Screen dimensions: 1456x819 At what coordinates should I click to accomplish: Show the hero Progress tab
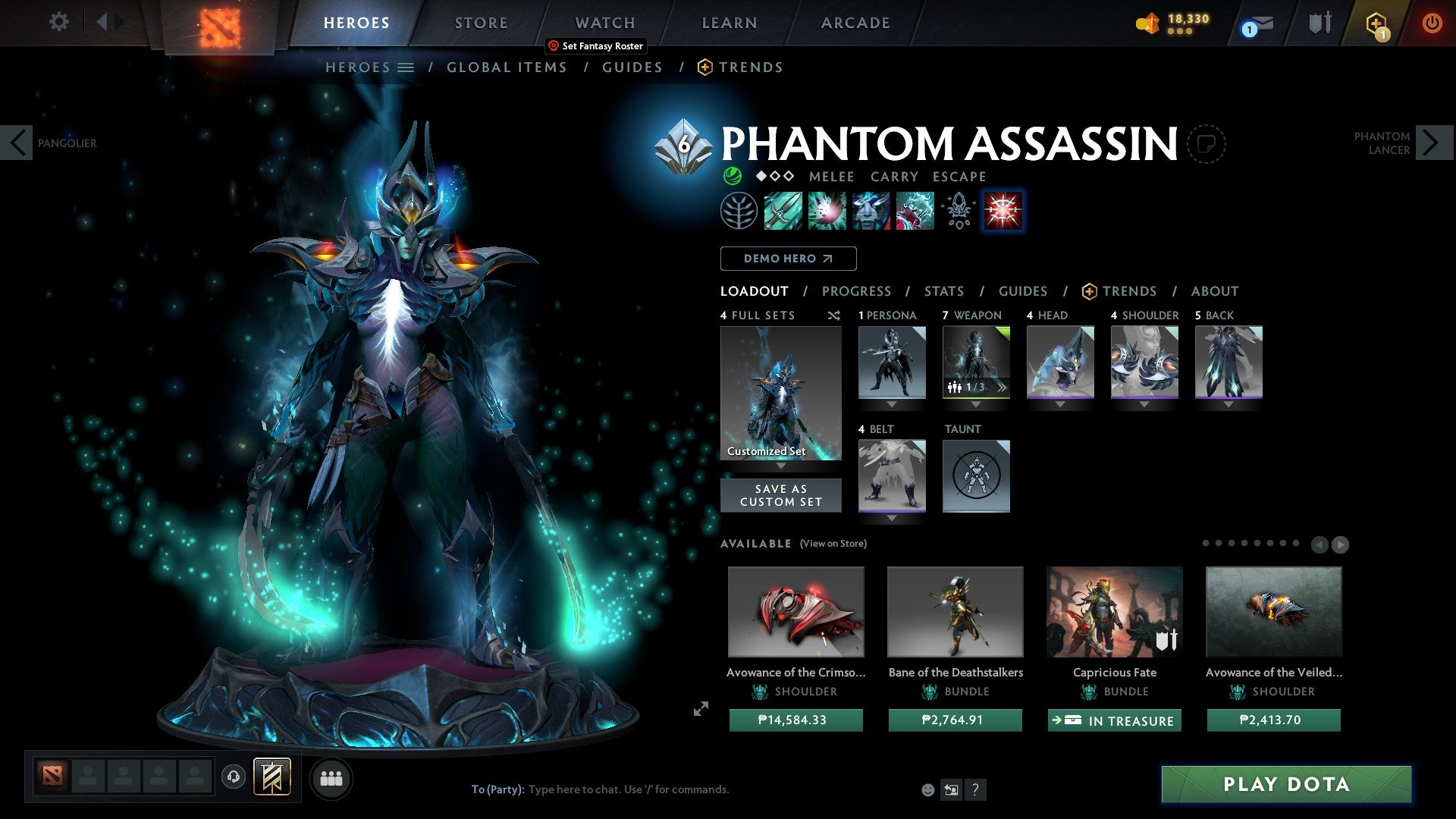coord(856,291)
